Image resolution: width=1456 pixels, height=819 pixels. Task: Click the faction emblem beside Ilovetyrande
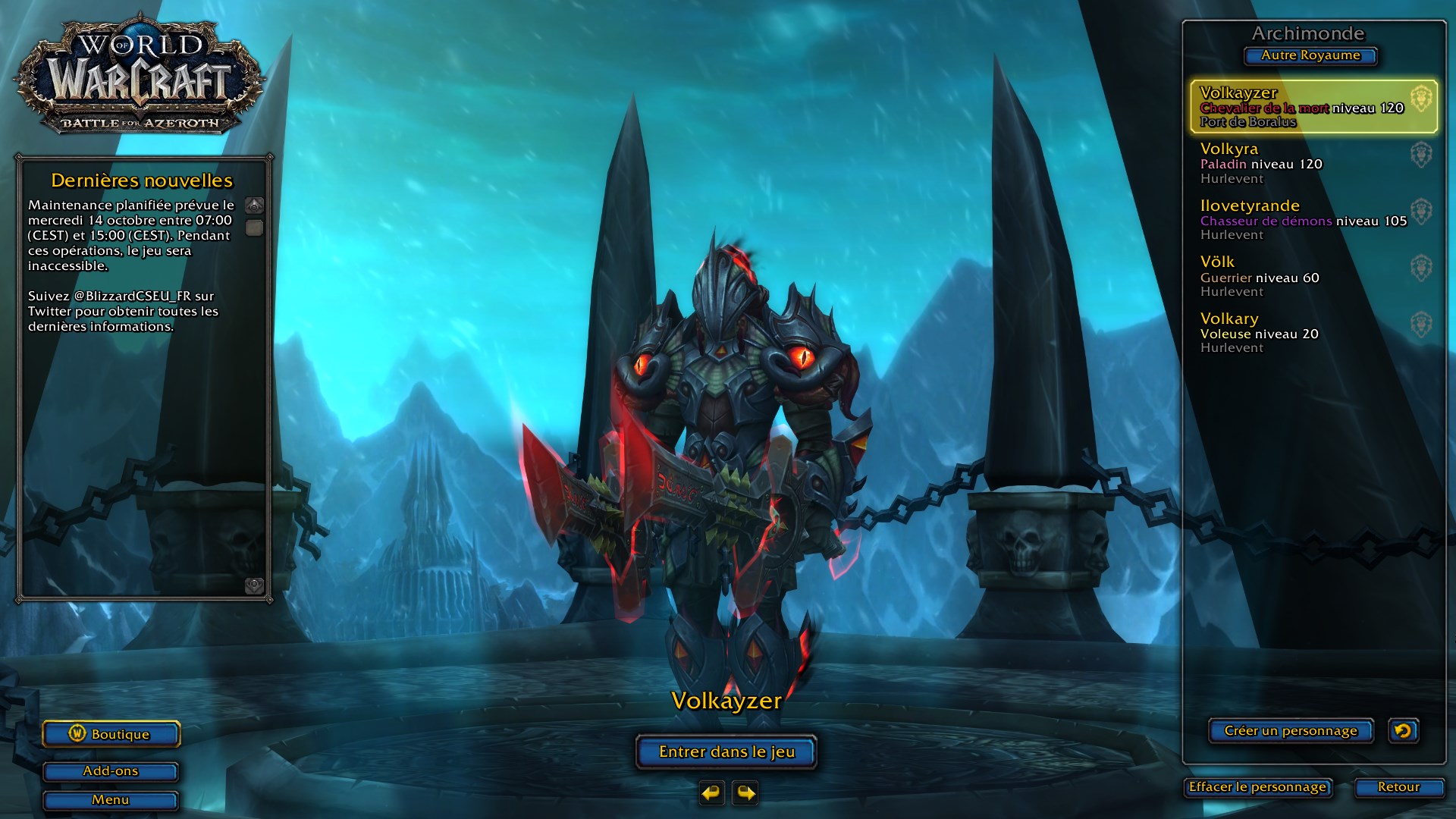point(1423,212)
